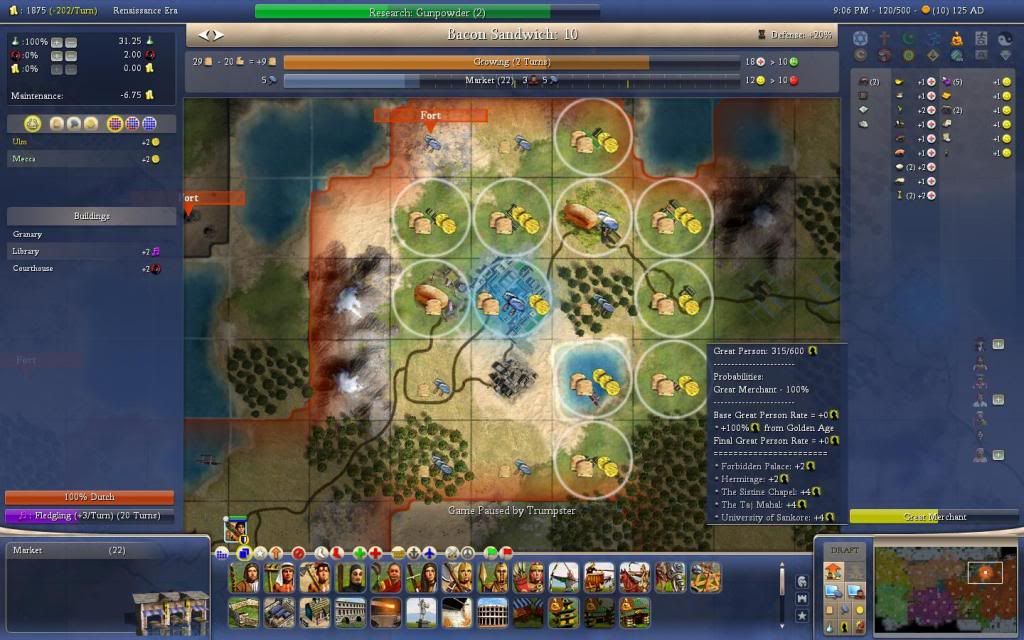Increase the espionage rate with the plus button
1024x640 pixels.
click(56, 55)
